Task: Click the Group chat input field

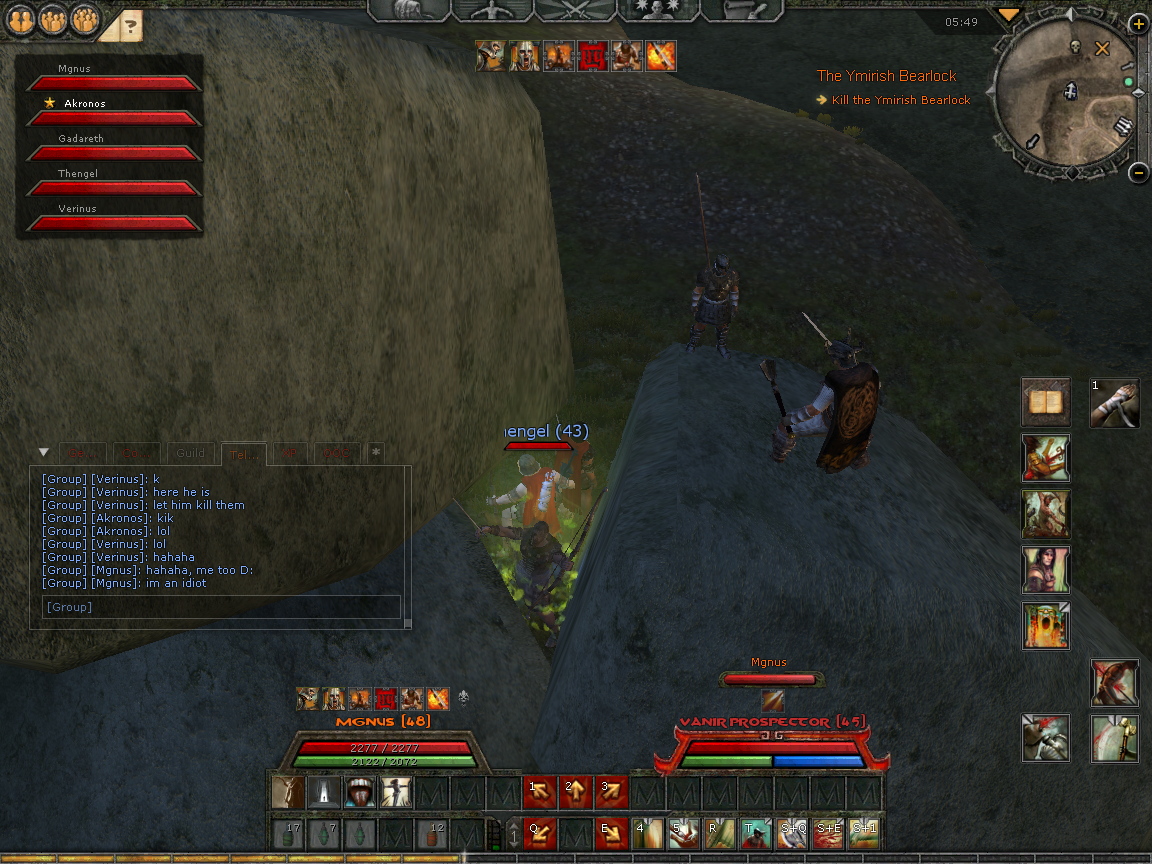Action: coord(220,606)
